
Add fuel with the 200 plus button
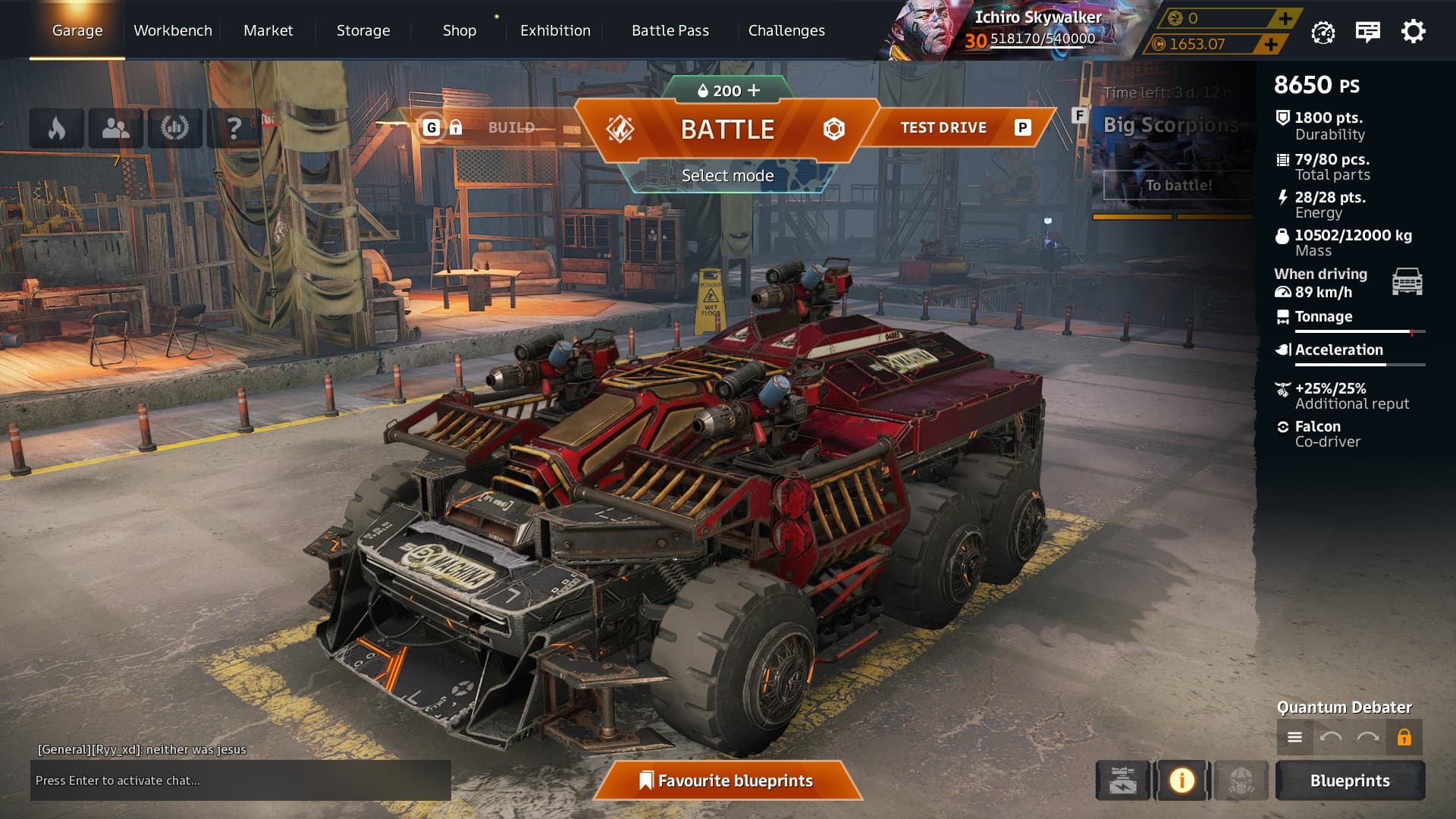point(753,90)
